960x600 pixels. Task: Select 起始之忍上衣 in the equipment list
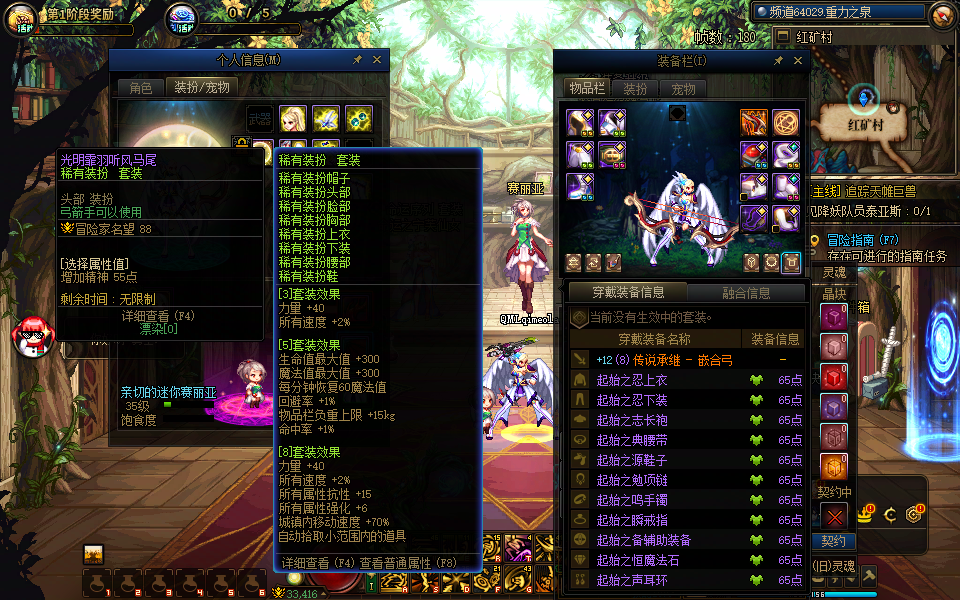point(631,380)
